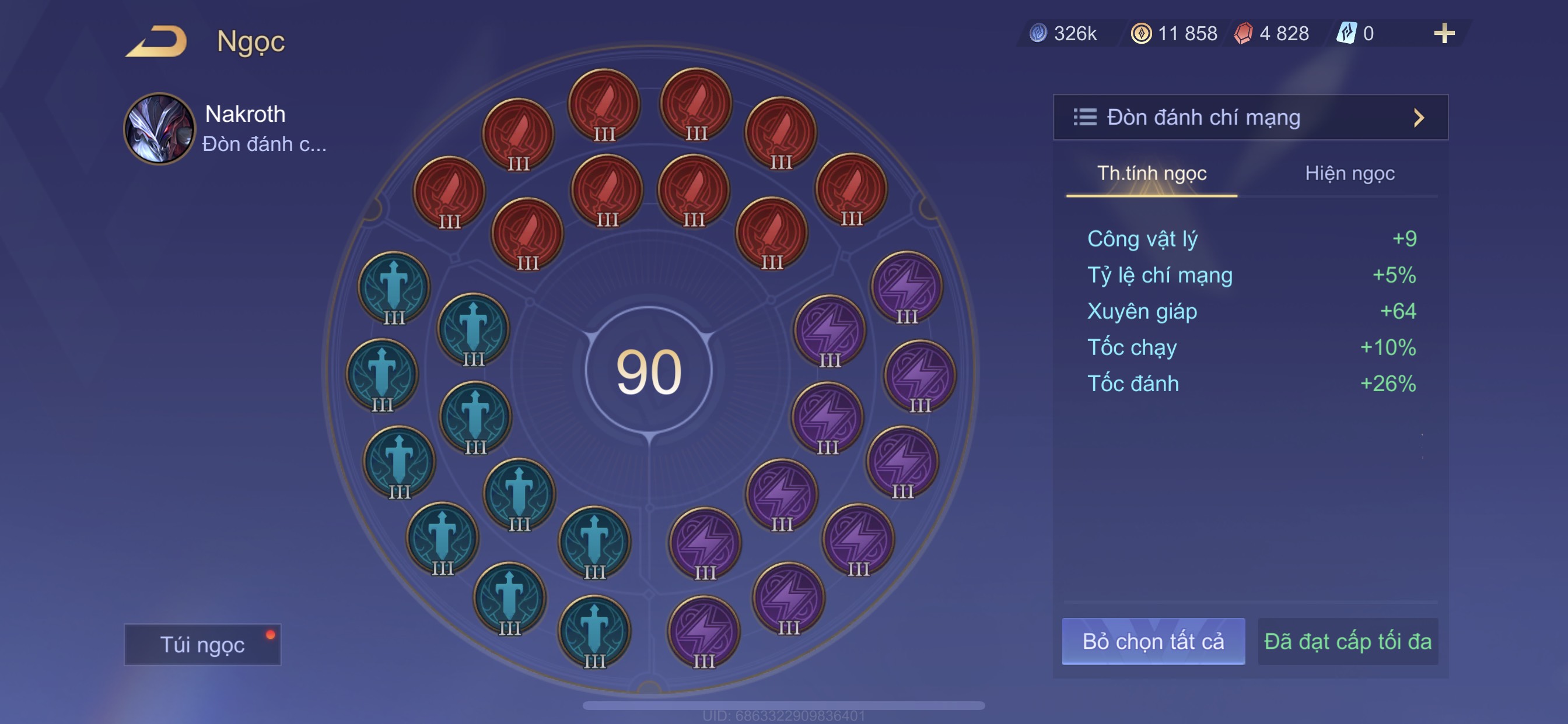Tap the 11 858 gold coin counter
The height and width of the screenshot is (724, 1568).
(x=1175, y=33)
